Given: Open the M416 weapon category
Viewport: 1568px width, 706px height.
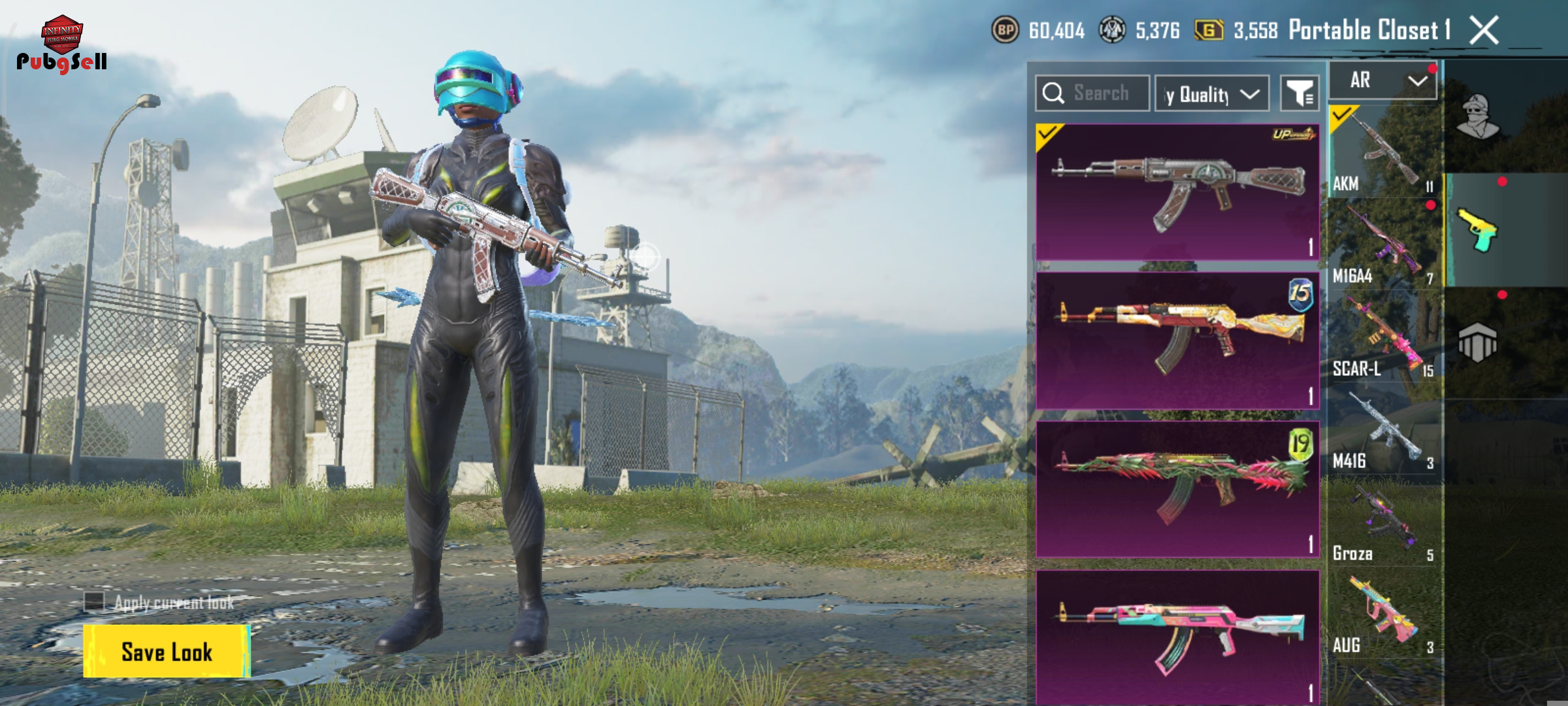Looking at the screenshot, I should 1384,429.
